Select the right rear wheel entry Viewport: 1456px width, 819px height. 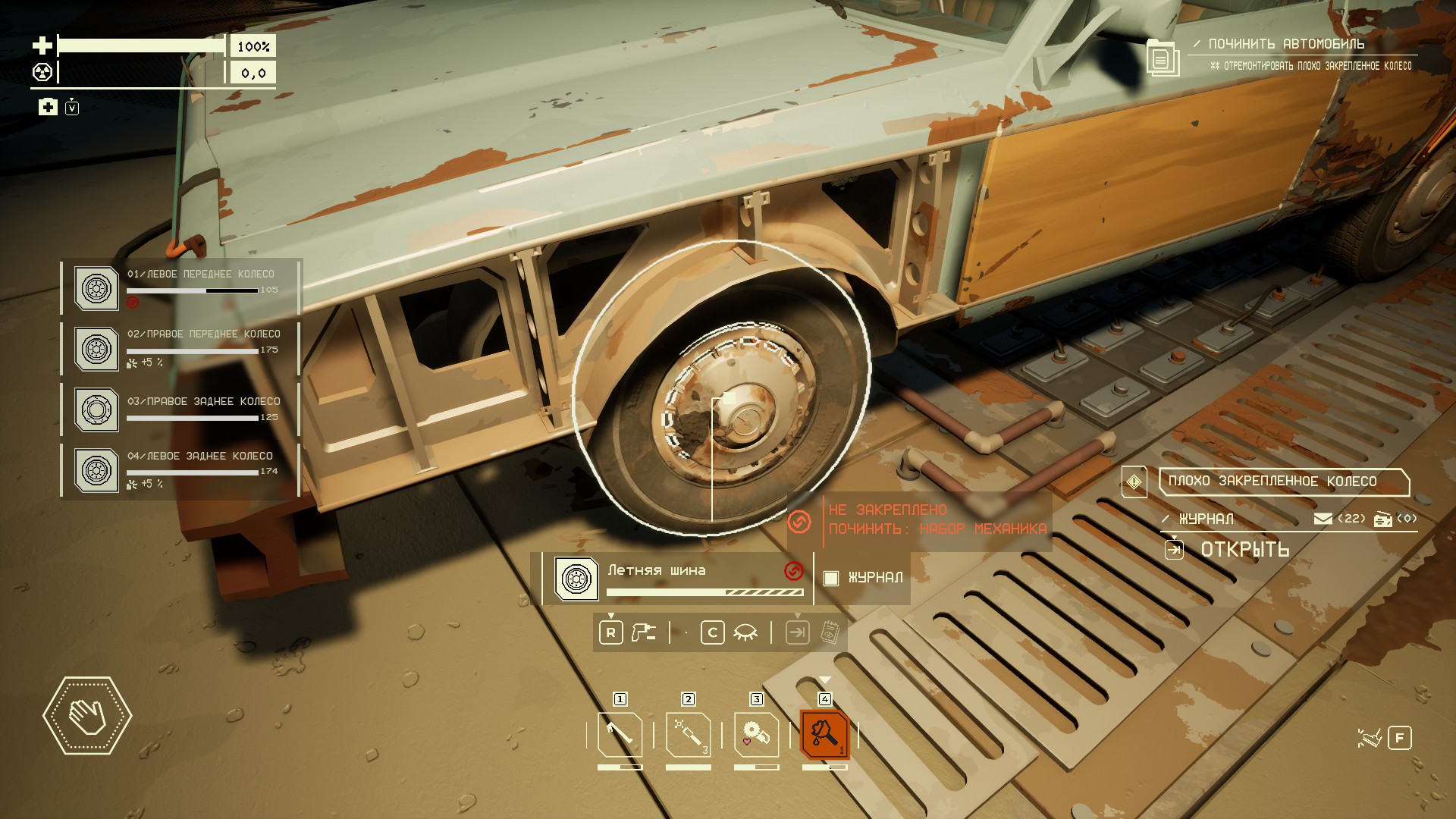180,409
